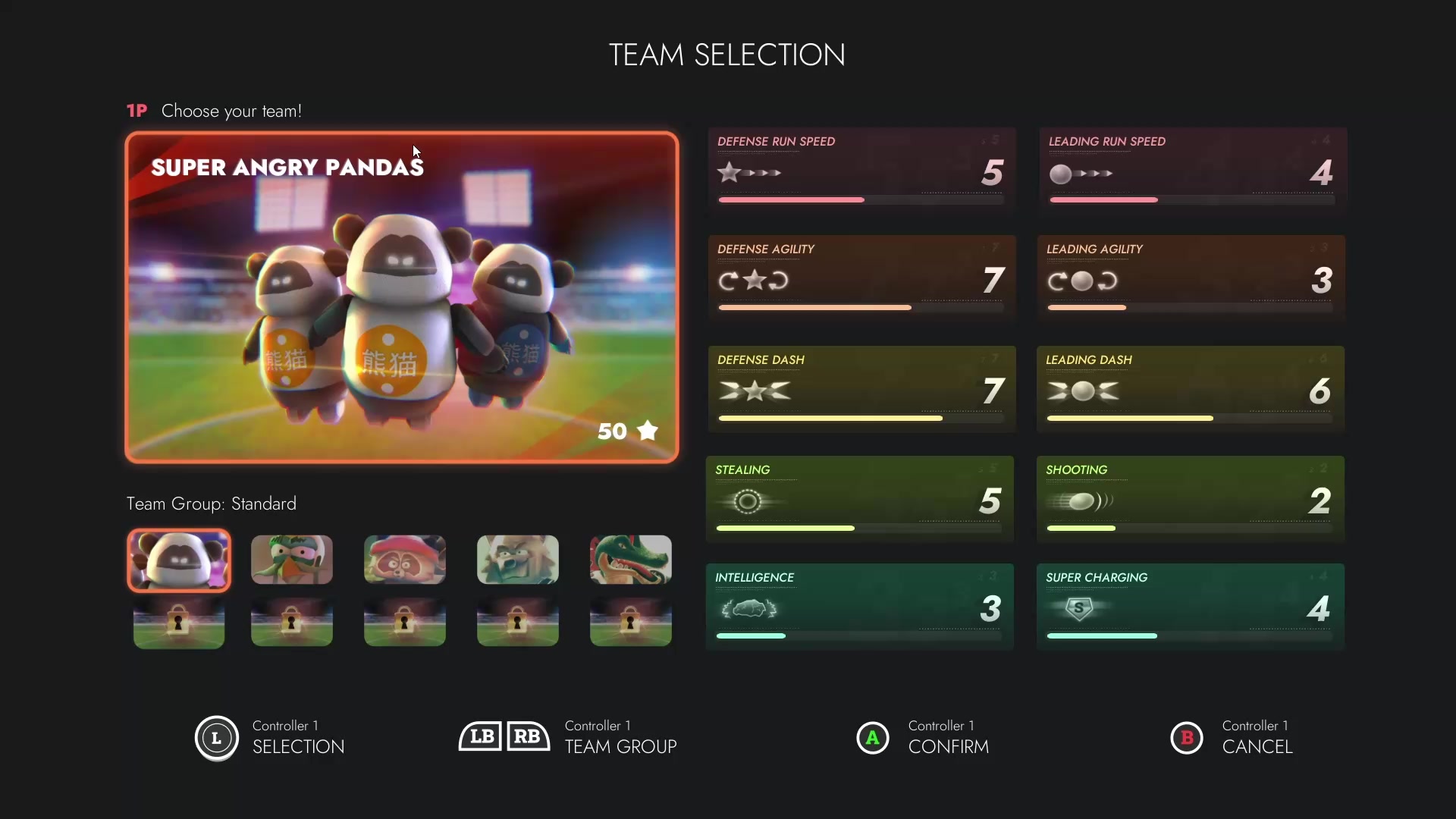The height and width of the screenshot is (819, 1456).
Task: Click the Super Angry Pandas team card
Action: click(x=402, y=297)
